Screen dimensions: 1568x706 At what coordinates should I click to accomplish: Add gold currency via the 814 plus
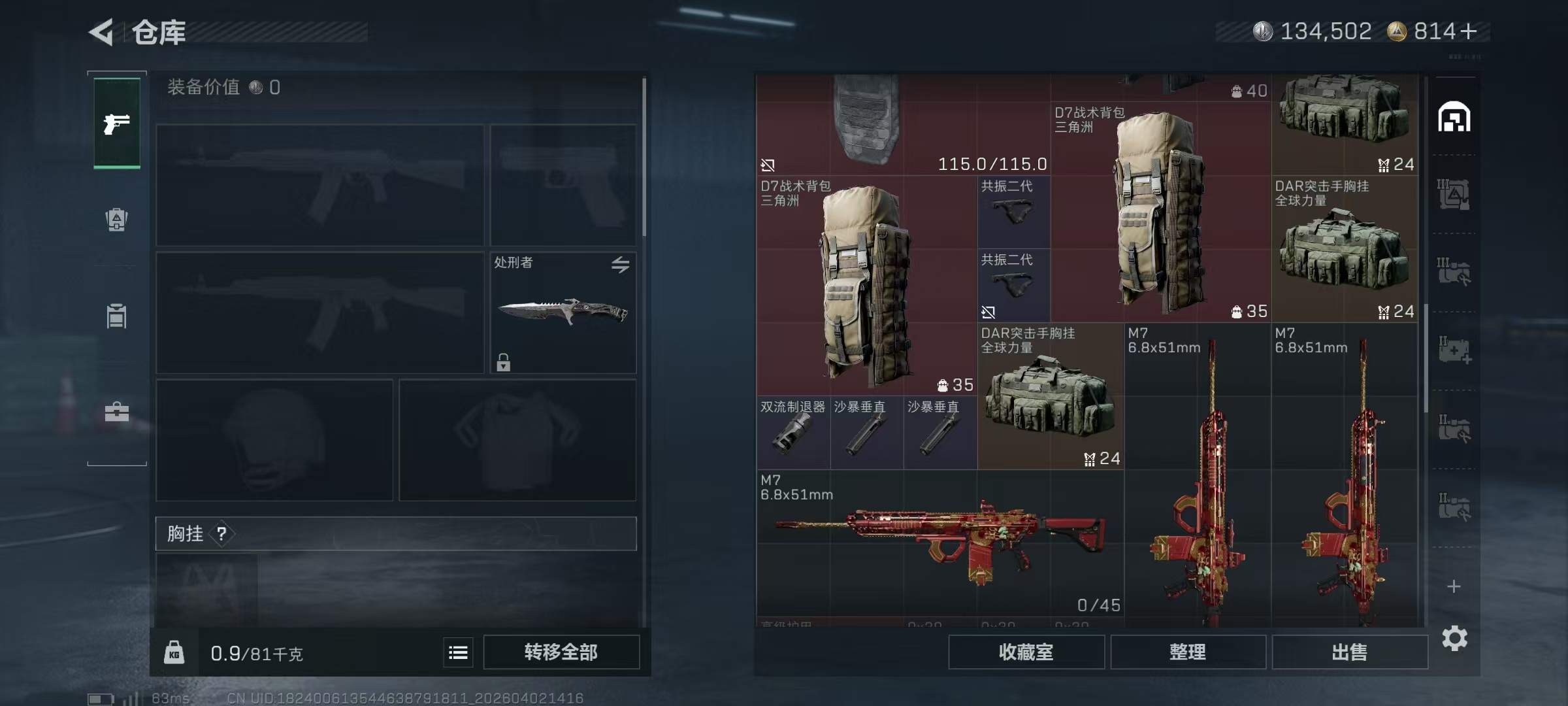coord(1469,31)
